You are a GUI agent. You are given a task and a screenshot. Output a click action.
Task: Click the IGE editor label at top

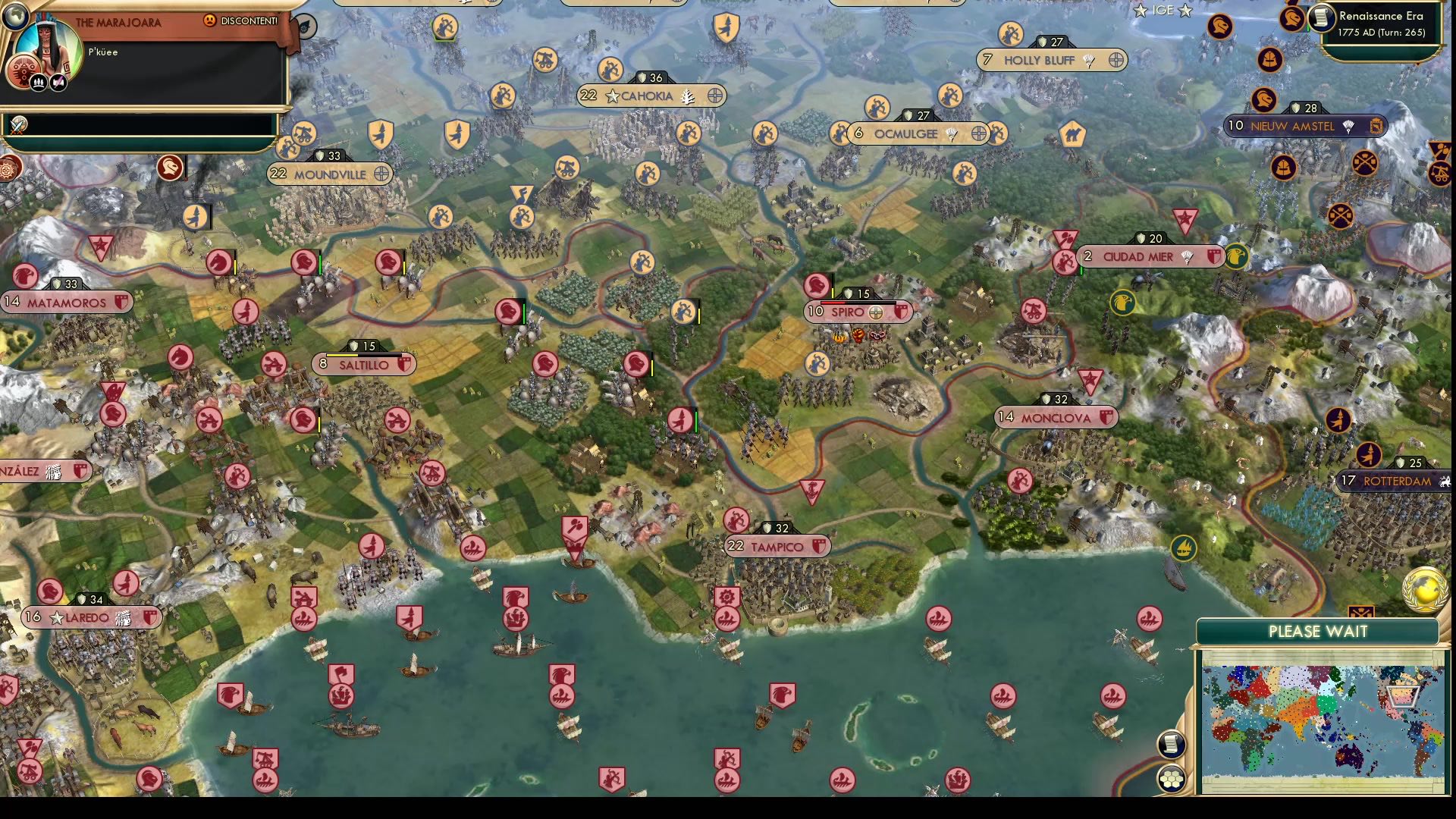(1163, 11)
